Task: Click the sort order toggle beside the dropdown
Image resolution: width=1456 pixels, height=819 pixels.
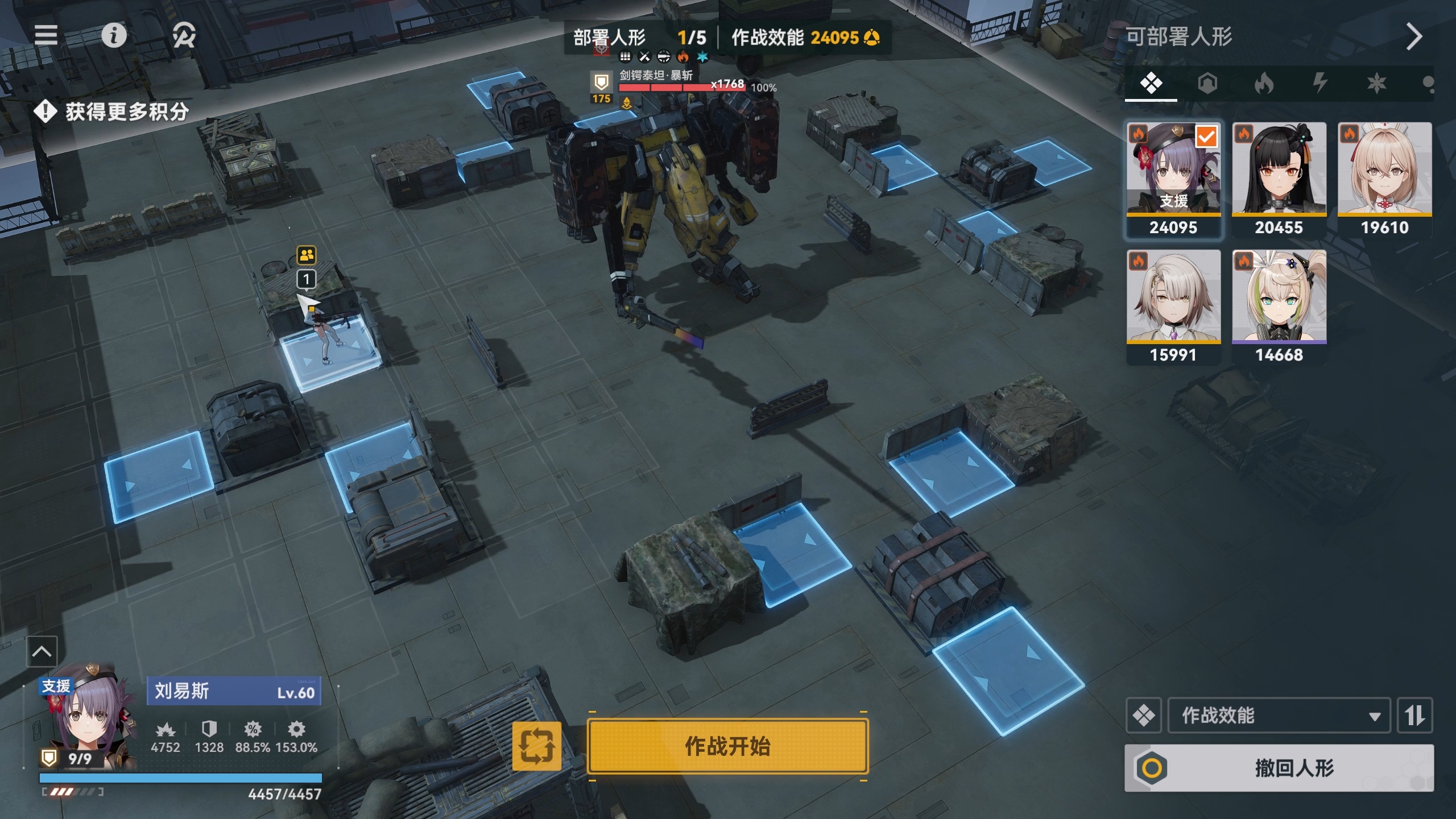Action: click(1416, 715)
